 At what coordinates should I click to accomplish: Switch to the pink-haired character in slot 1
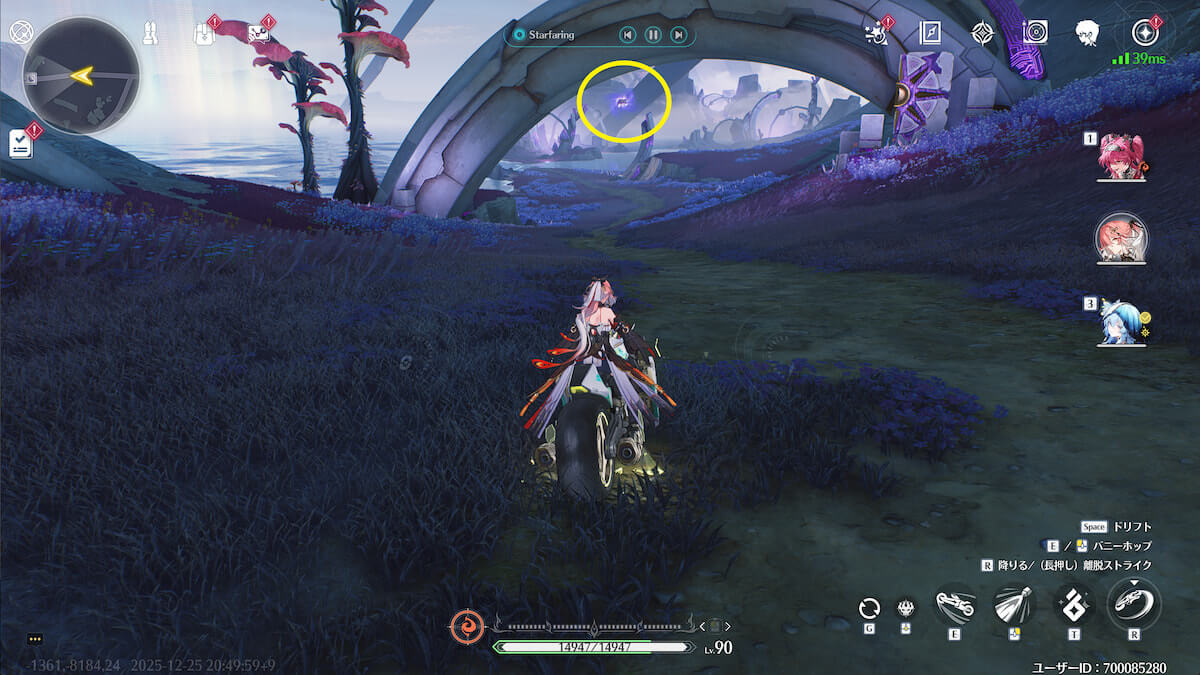coord(1120,158)
